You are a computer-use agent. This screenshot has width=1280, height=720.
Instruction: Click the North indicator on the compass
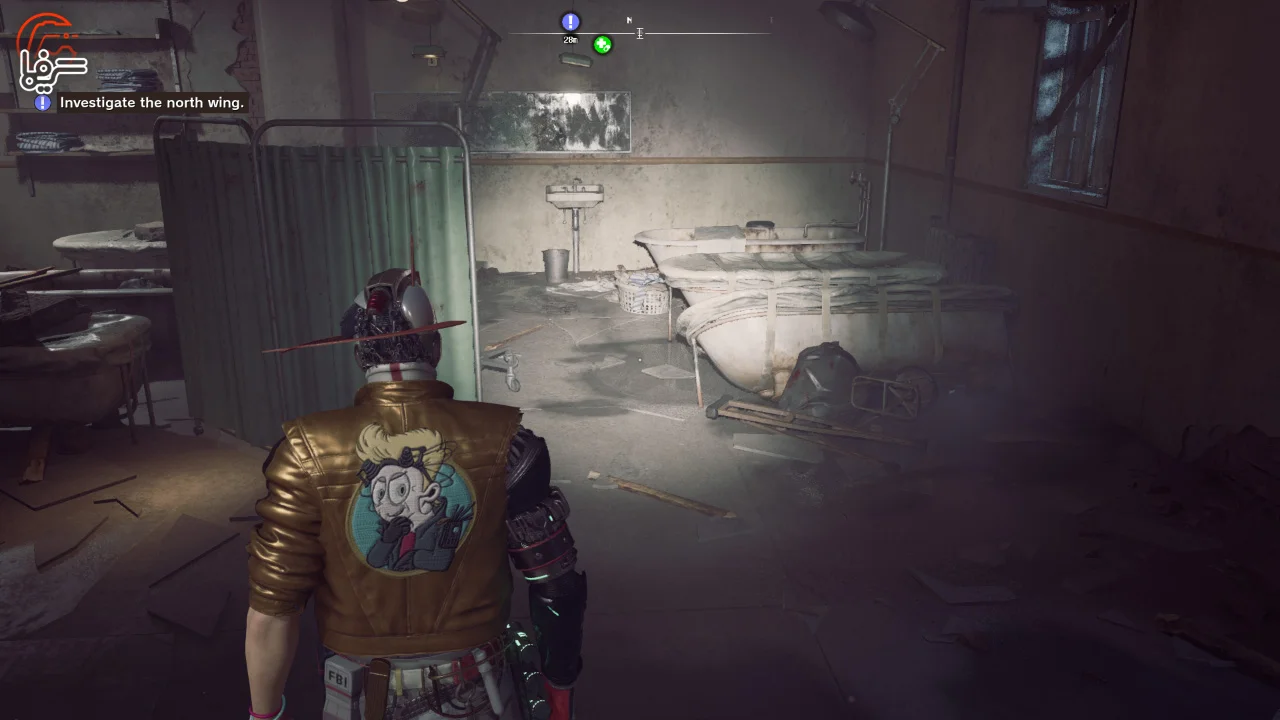(629, 20)
